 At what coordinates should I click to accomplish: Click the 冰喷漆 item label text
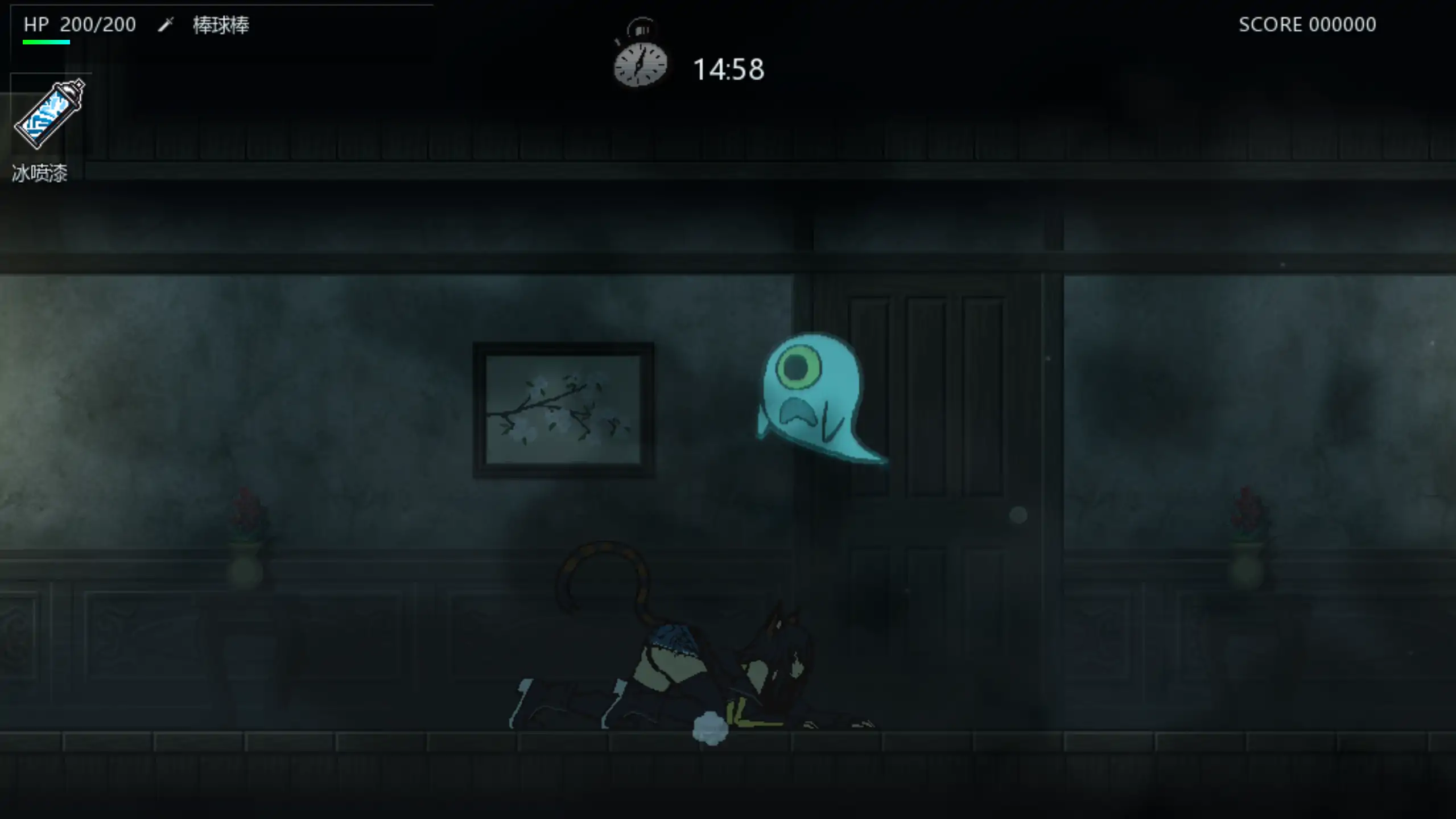[x=38, y=172]
